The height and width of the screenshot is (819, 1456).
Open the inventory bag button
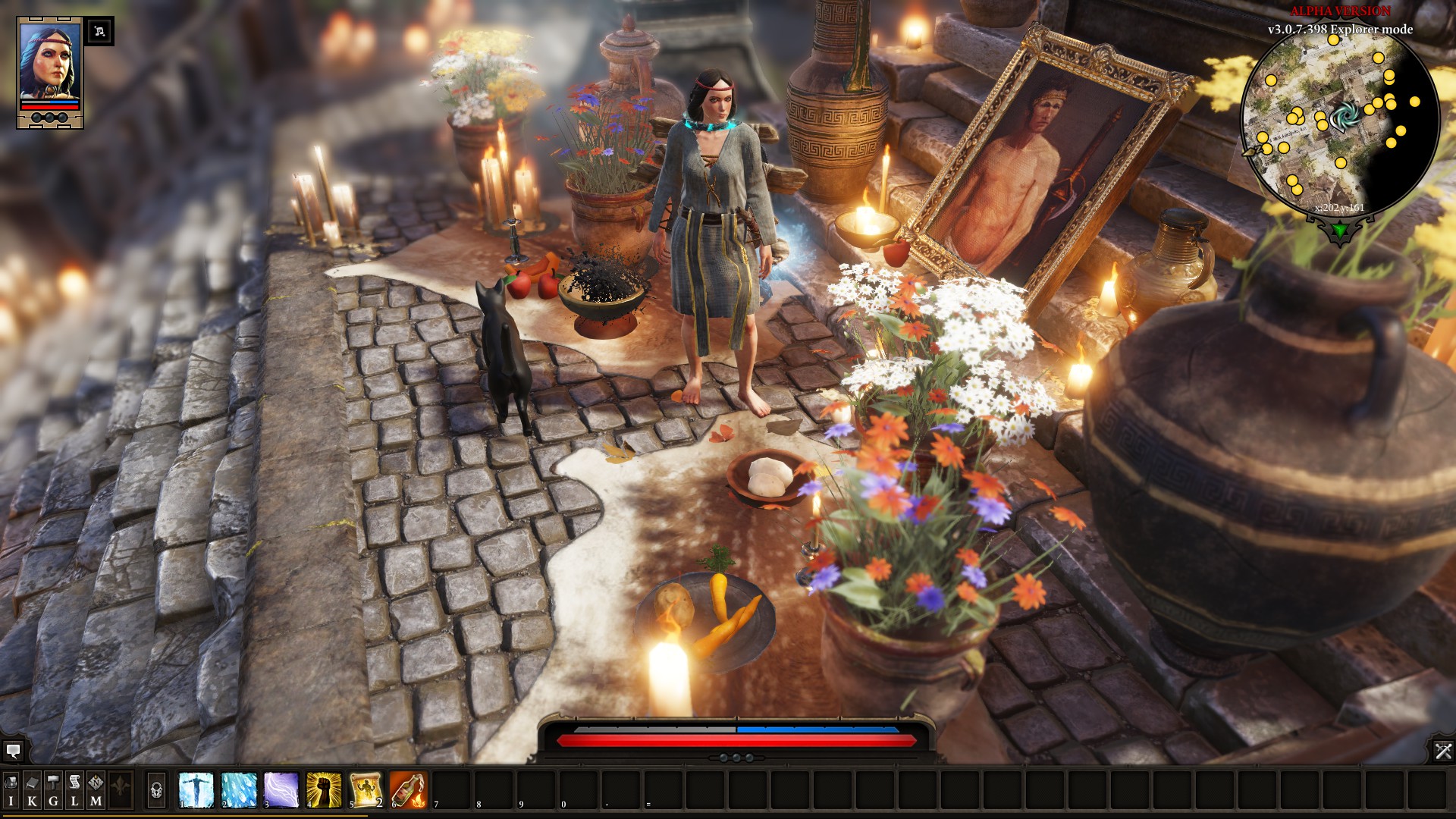tap(11, 789)
